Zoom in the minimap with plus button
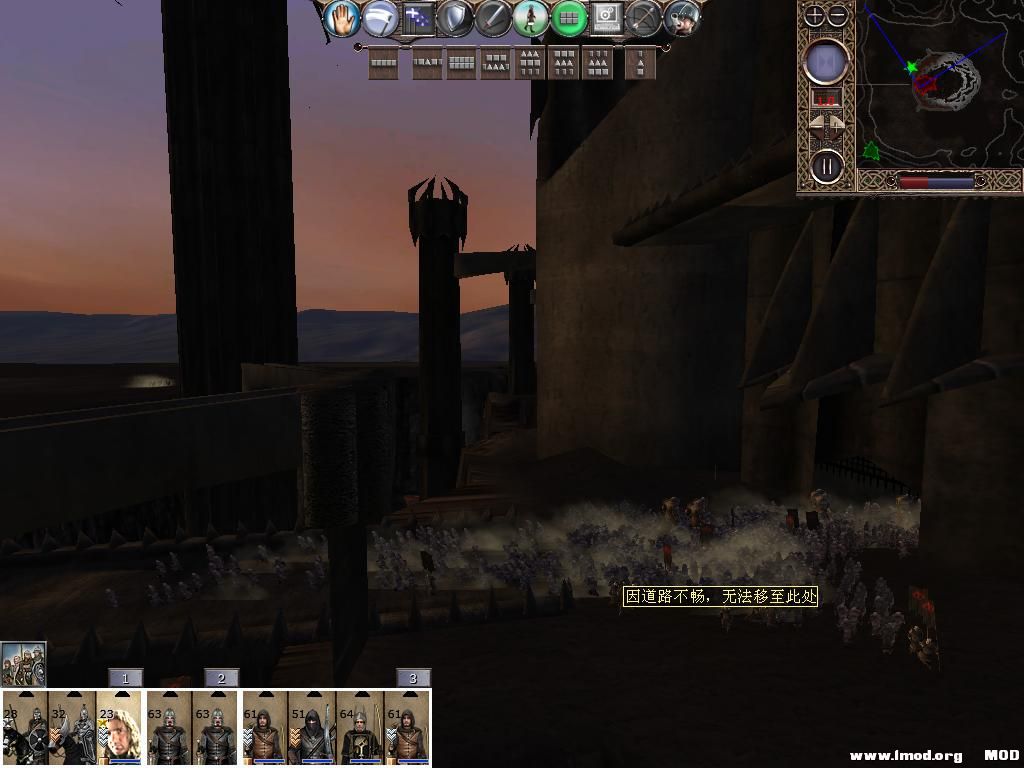This screenshot has width=1024, height=768. [x=815, y=15]
